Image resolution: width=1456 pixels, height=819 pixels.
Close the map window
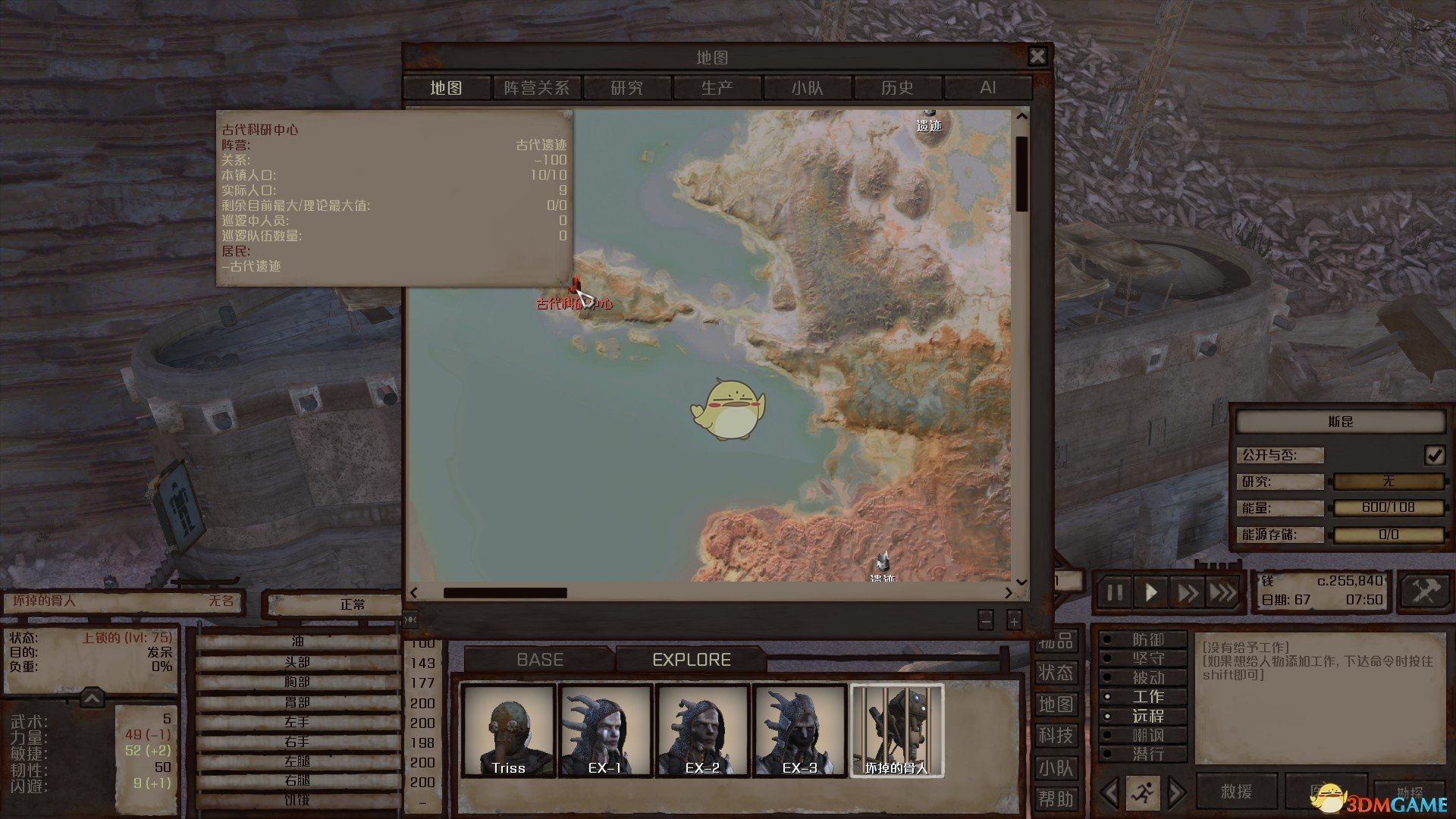(1037, 56)
